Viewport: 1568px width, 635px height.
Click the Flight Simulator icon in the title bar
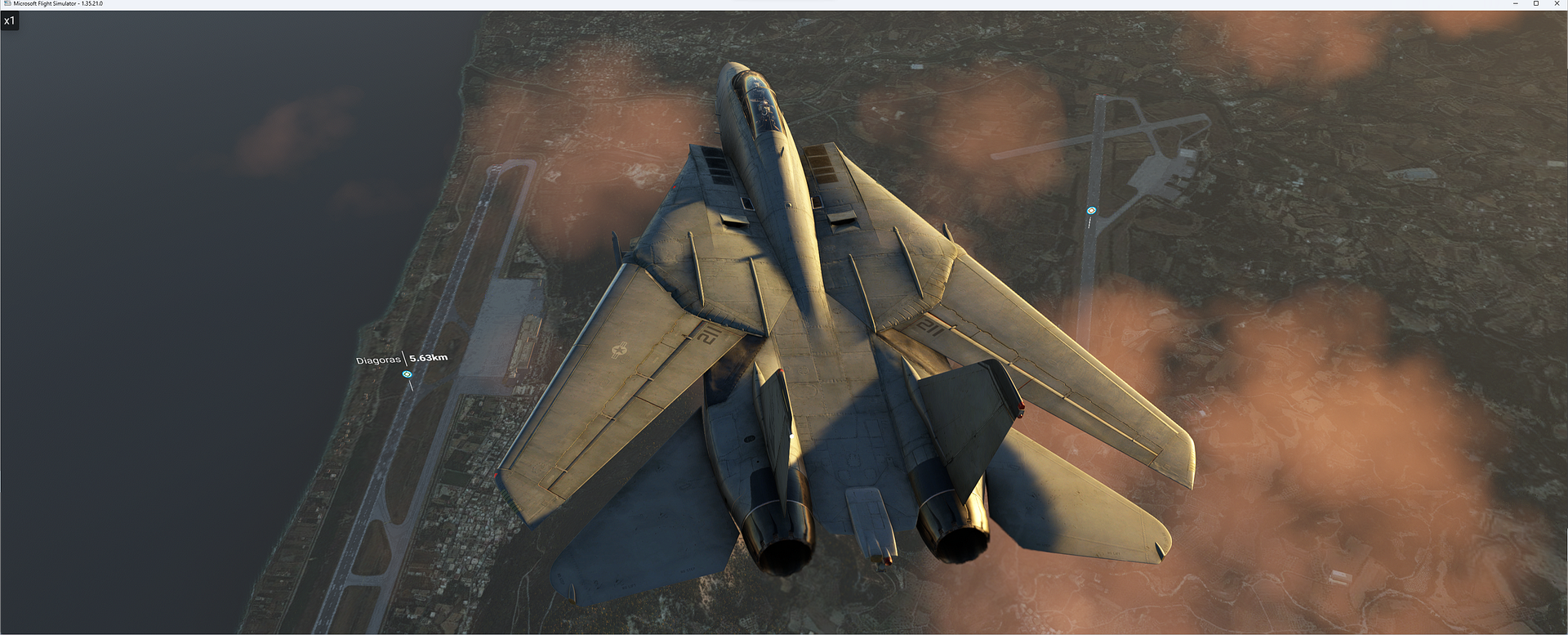[x=8, y=4]
